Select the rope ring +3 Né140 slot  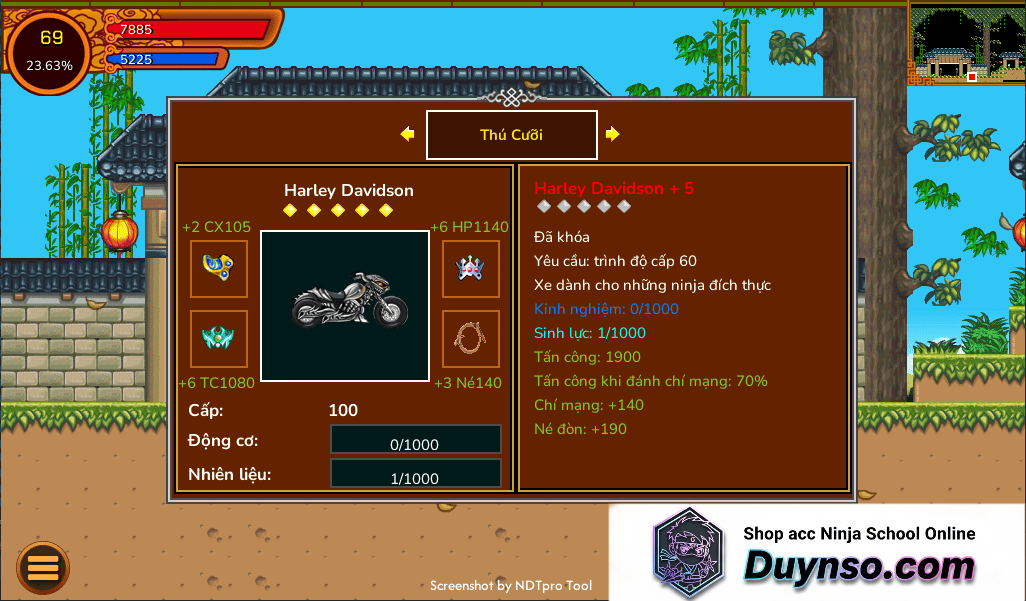[x=471, y=339]
